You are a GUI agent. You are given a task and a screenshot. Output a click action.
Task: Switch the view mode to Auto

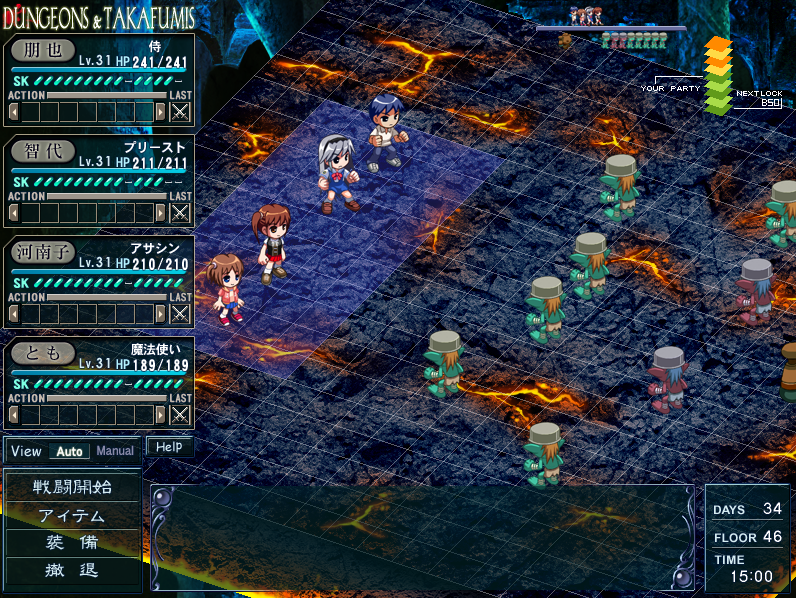tap(69, 451)
